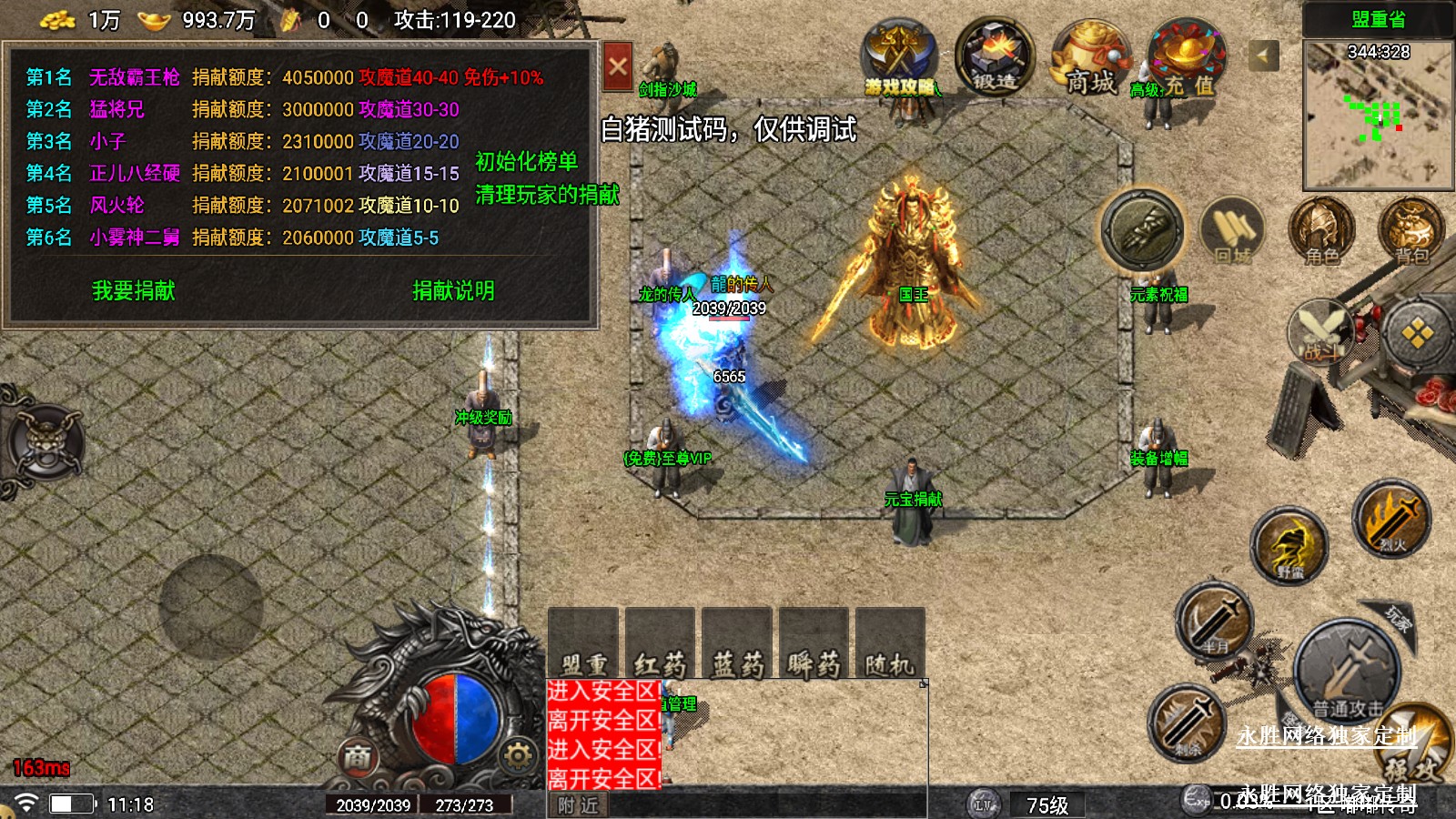Image resolution: width=1456 pixels, height=819 pixels.
Task: Use the 随机 random teleport slot
Action: point(890,644)
